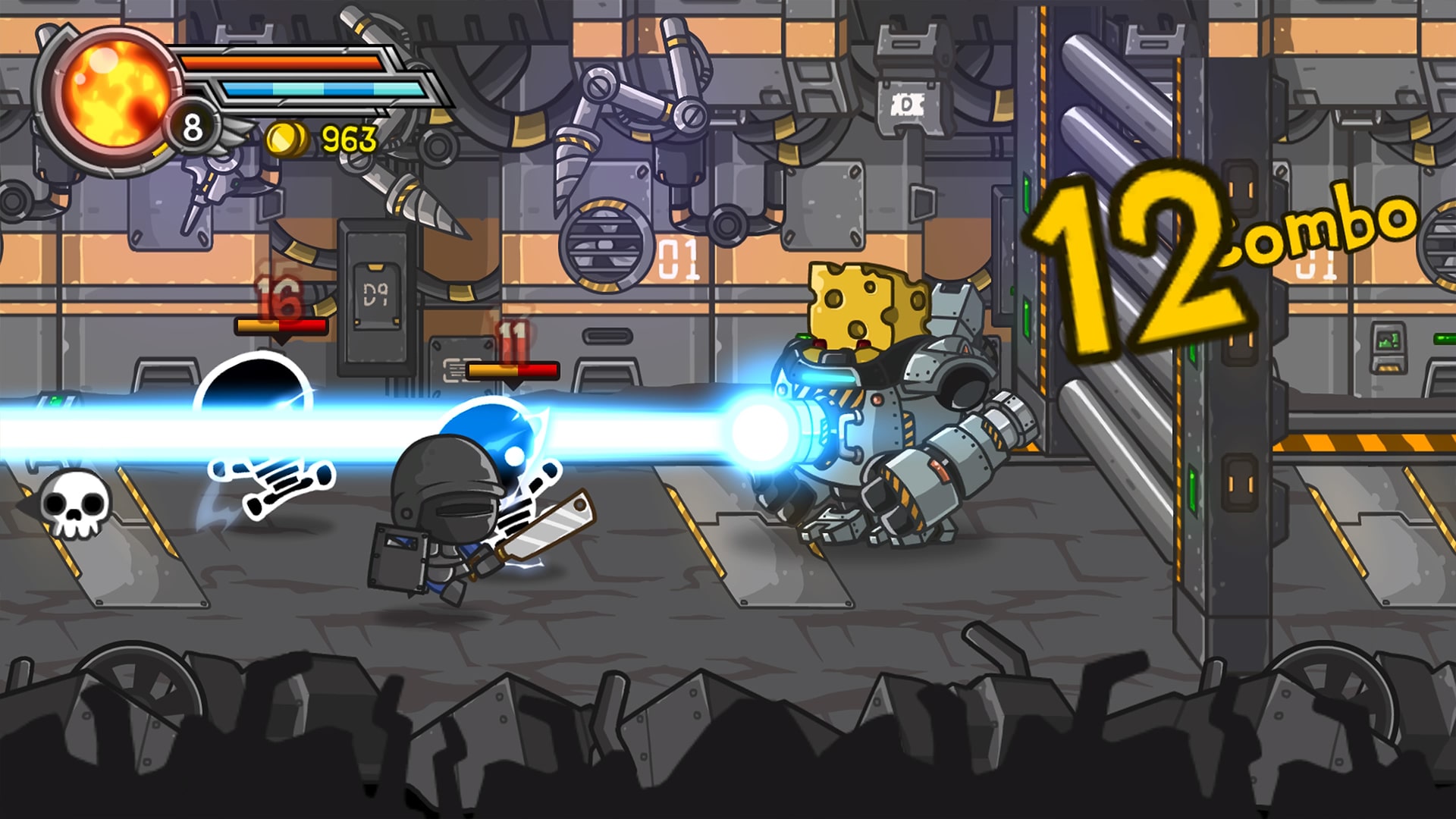Viewport: 1456px width, 819px height.
Task: Click the gold coin currency icon
Action: [286, 138]
